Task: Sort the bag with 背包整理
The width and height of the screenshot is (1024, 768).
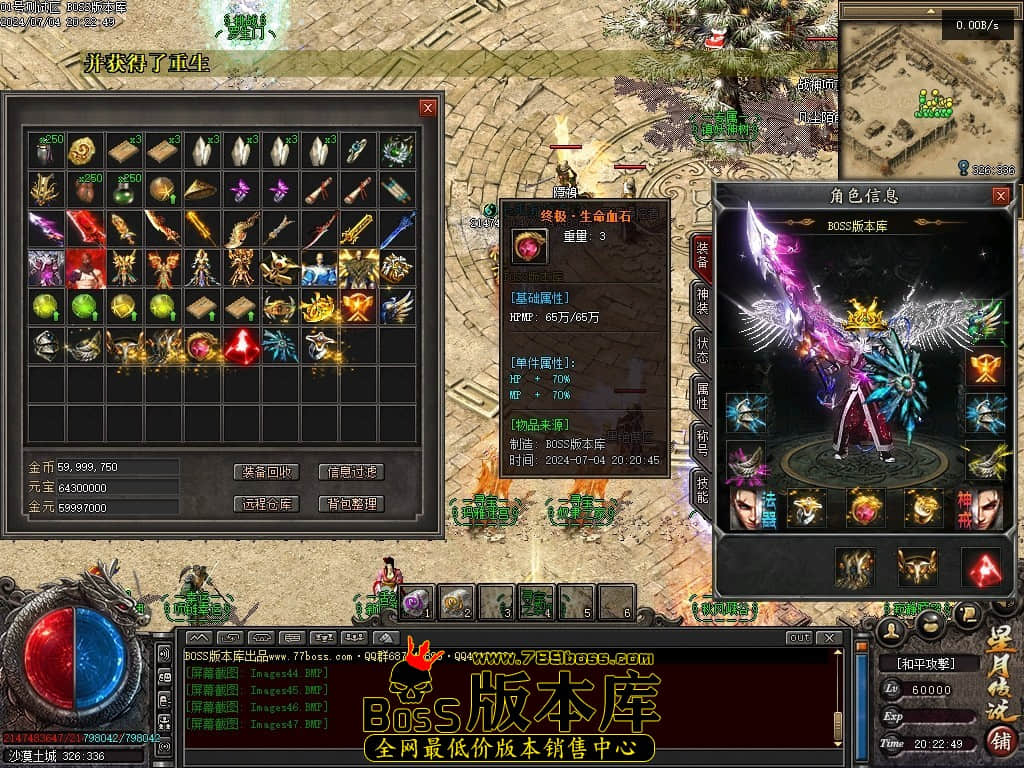Action: [x=351, y=504]
